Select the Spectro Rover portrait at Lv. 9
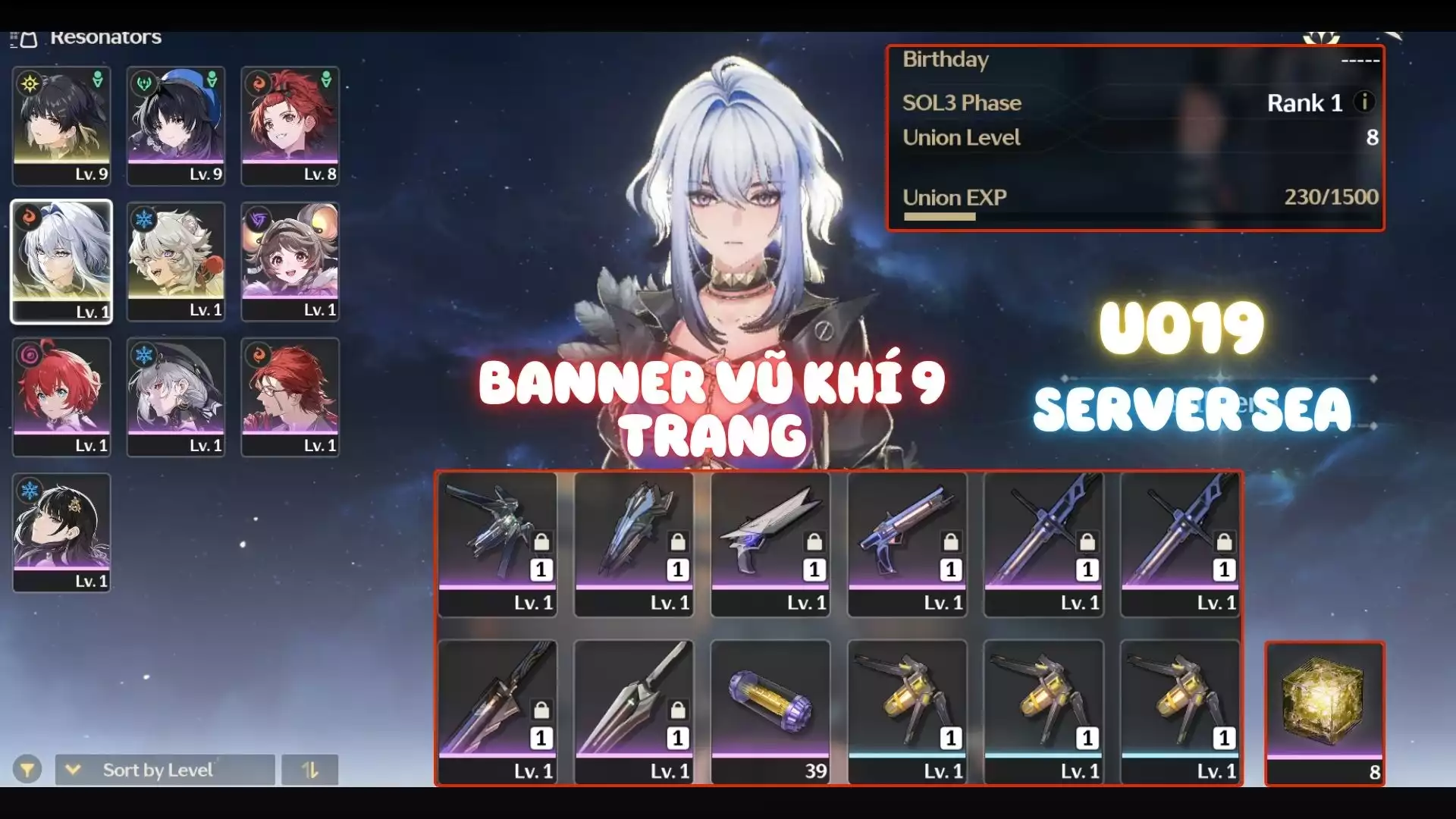Image resolution: width=1456 pixels, height=819 pixels. coord(61,125)
